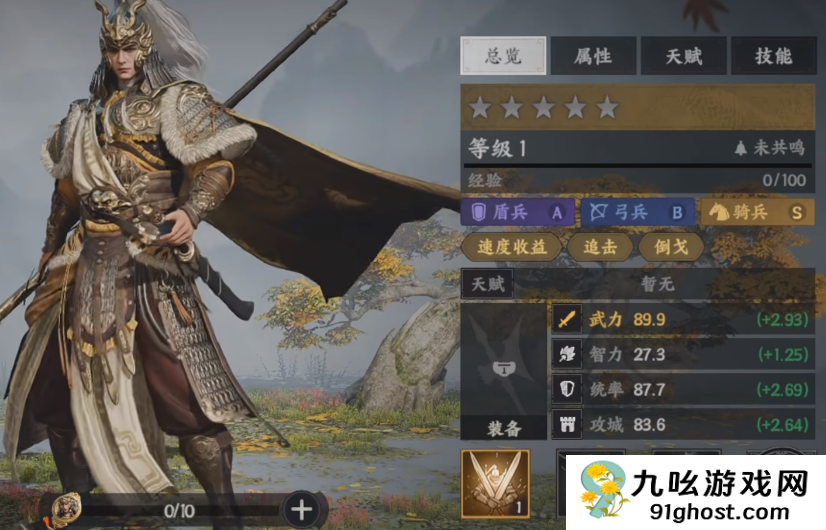Image resolution: width=826 pixels, height=530 pixels.
Task: Switch to the 总览 overview tab
Action: click(x=503, y=56)
